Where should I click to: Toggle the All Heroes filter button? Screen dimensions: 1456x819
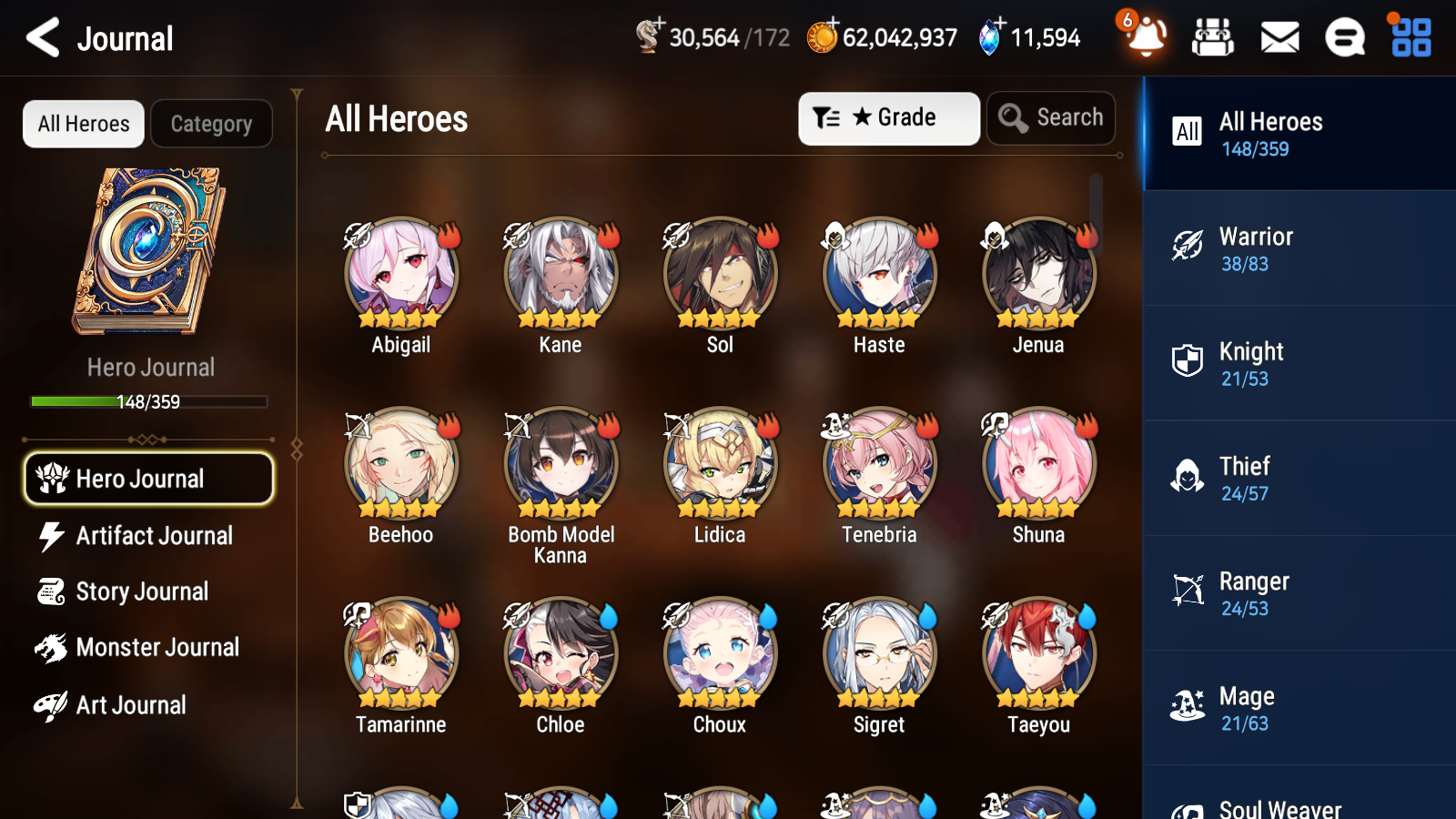tap(83, 124)
